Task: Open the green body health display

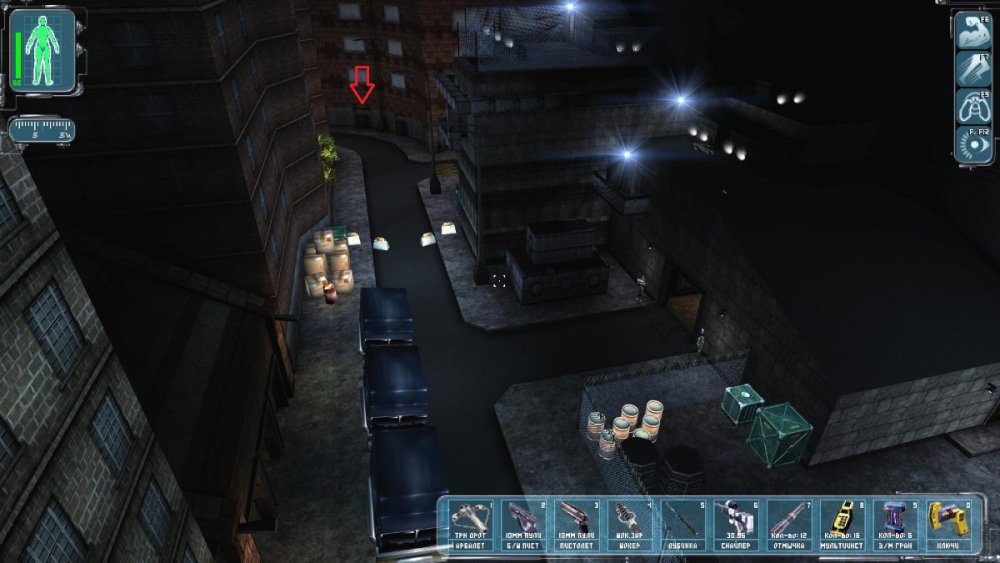Action: [x=43, y=49]
